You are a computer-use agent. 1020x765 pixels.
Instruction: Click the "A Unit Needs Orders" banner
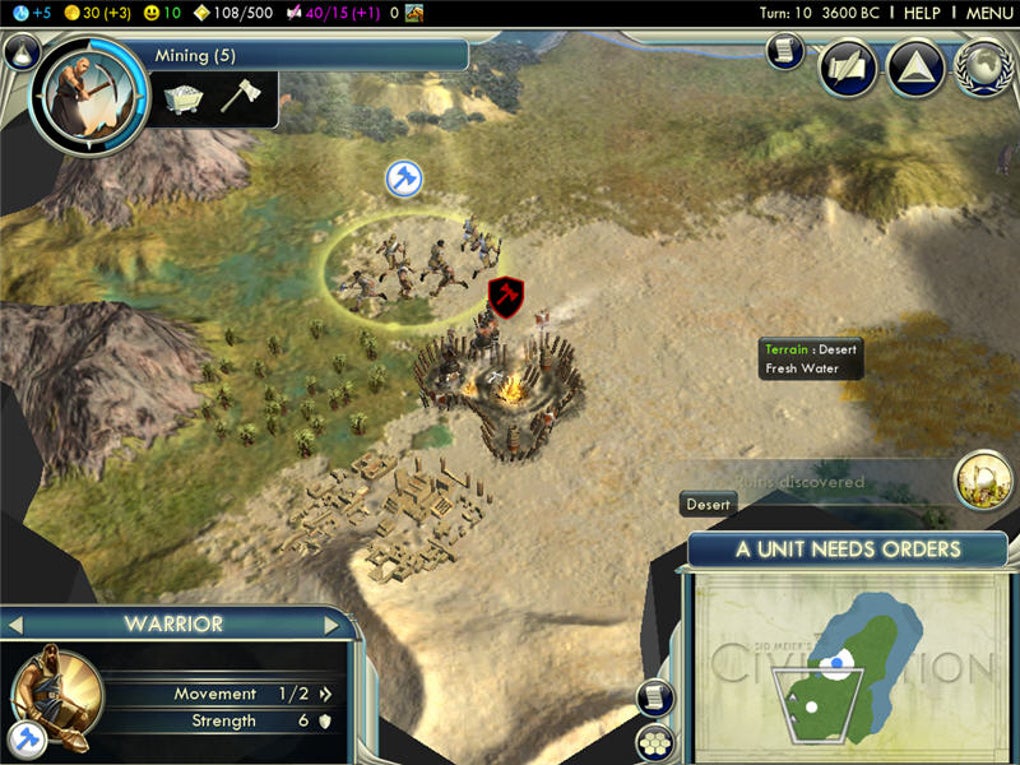847,549
